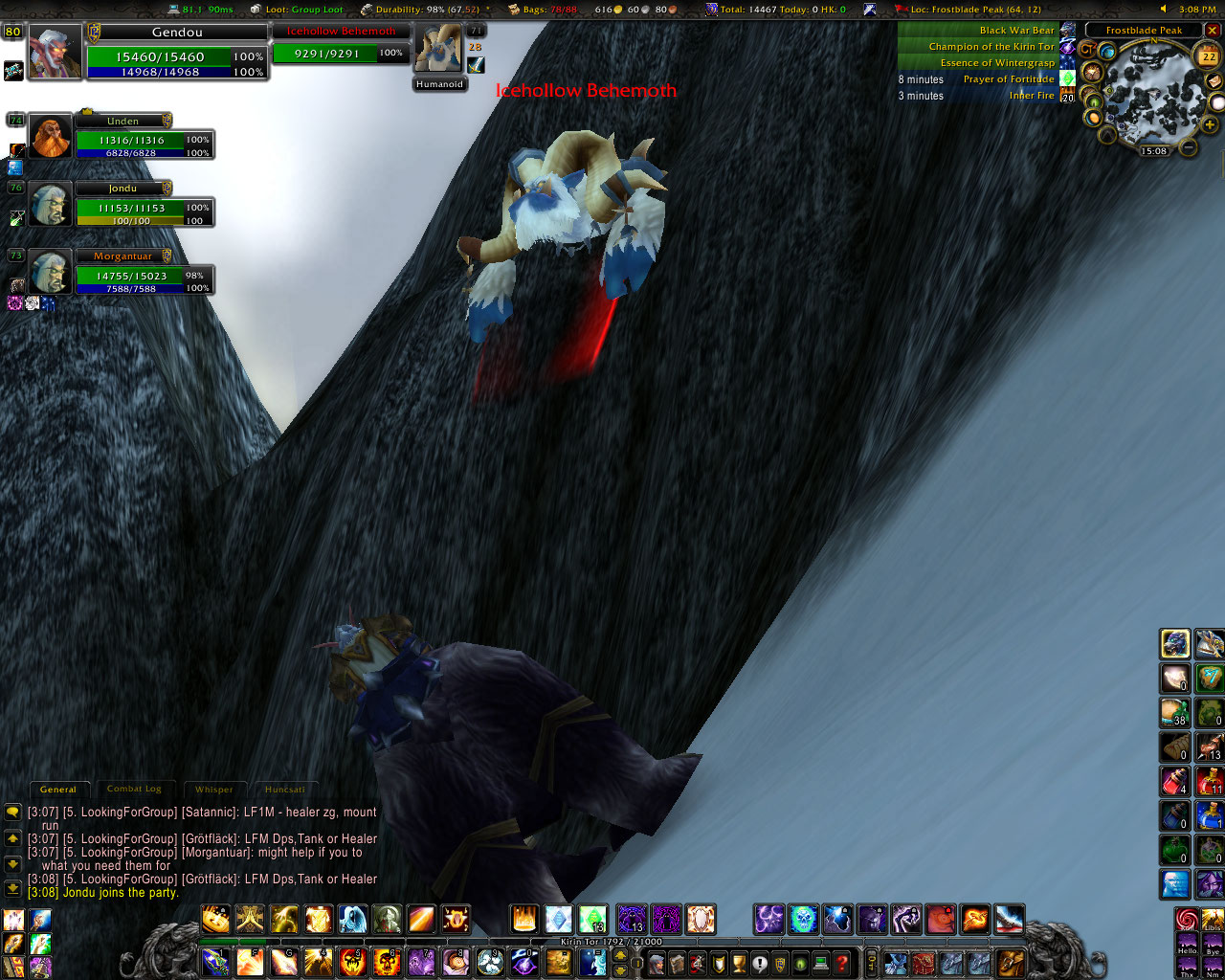Screen dimensions: 1225x980
Task: Open the calendar showing day 22
Action: point(1208,57)
